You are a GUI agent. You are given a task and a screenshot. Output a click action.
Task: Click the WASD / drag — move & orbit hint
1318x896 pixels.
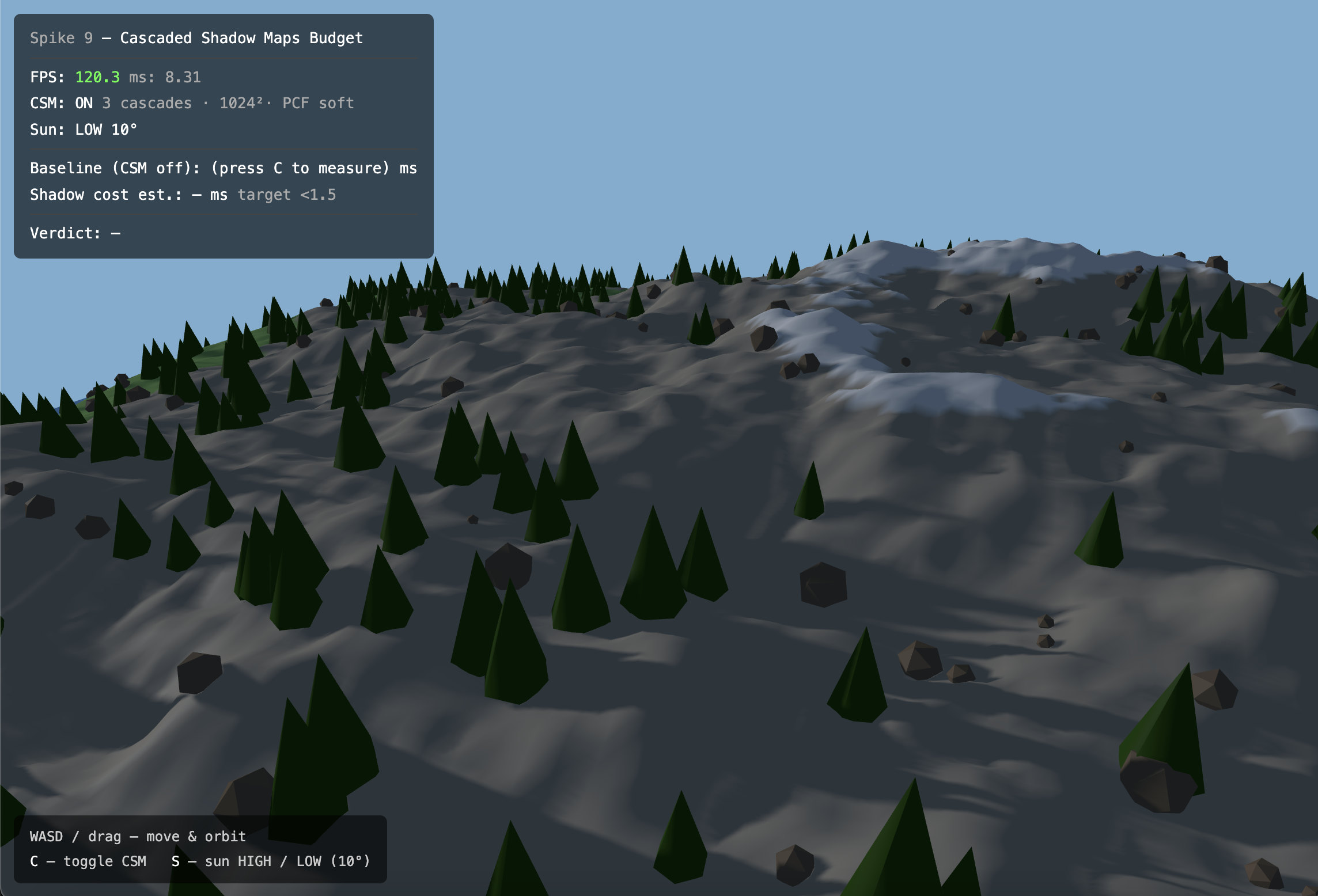[137, 836]
